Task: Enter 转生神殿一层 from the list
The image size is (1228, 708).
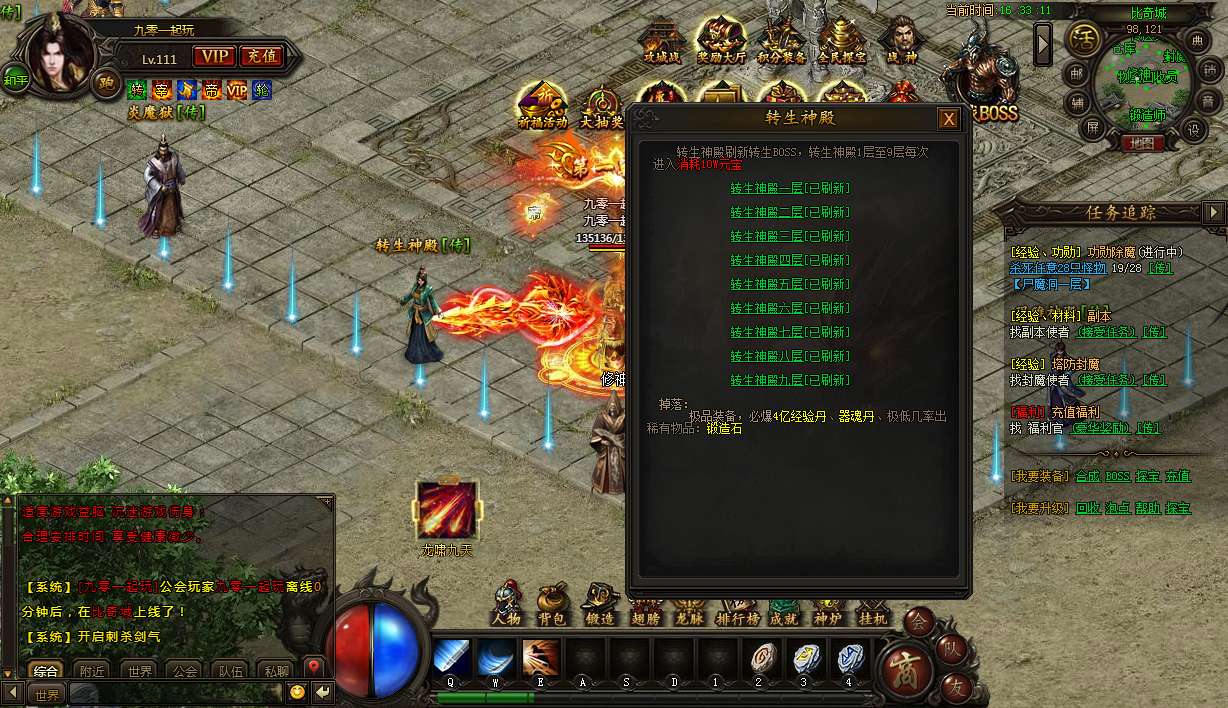Action: 789,188
